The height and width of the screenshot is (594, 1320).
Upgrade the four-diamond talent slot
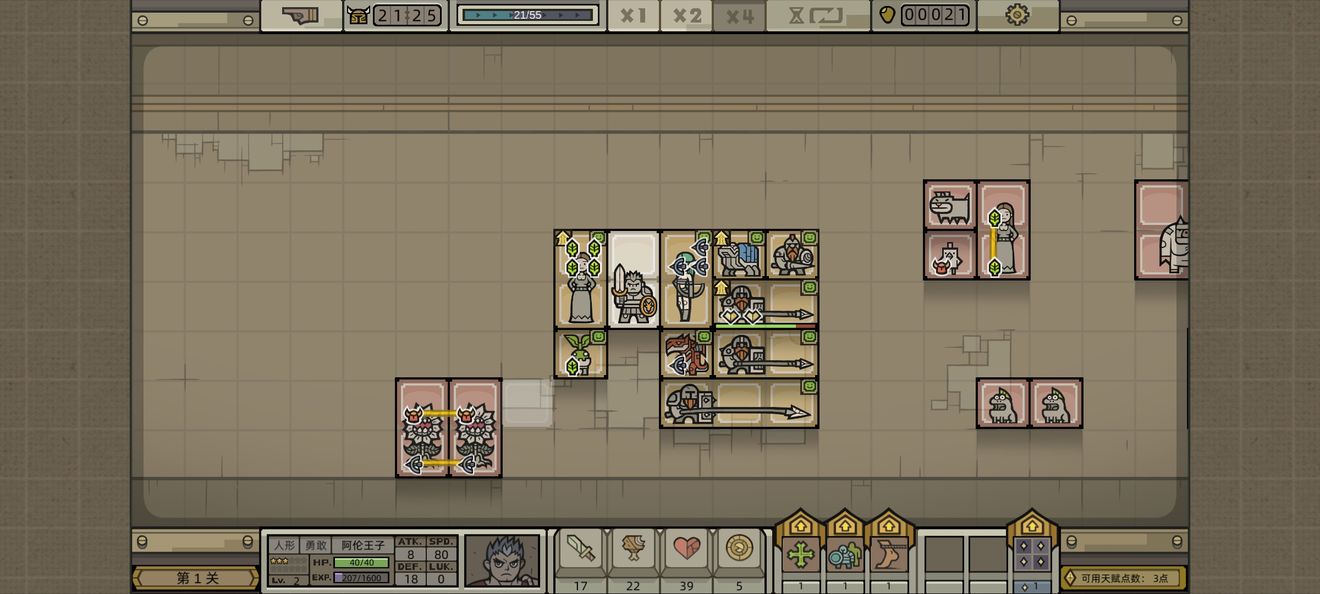[1032, 554]
